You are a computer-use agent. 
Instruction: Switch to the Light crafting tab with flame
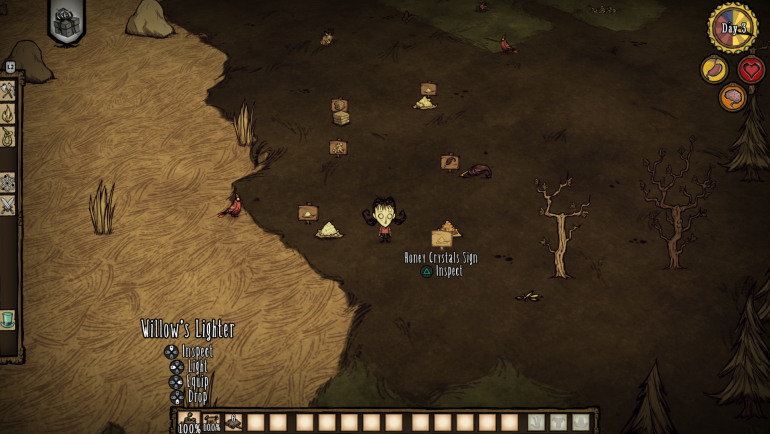pos(8,113)
